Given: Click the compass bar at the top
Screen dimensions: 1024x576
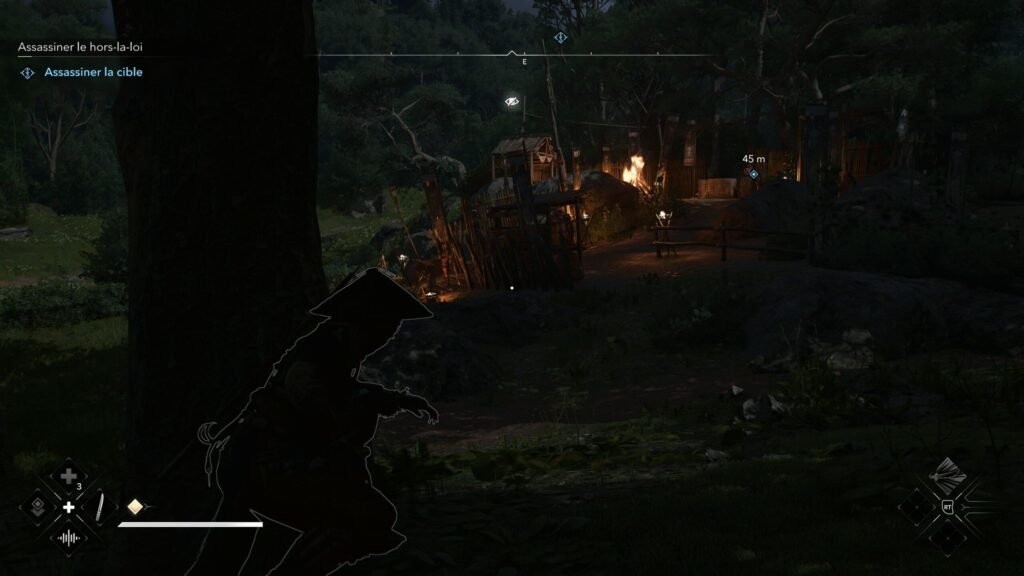Looking at the screenshot, I should point(512,54).
